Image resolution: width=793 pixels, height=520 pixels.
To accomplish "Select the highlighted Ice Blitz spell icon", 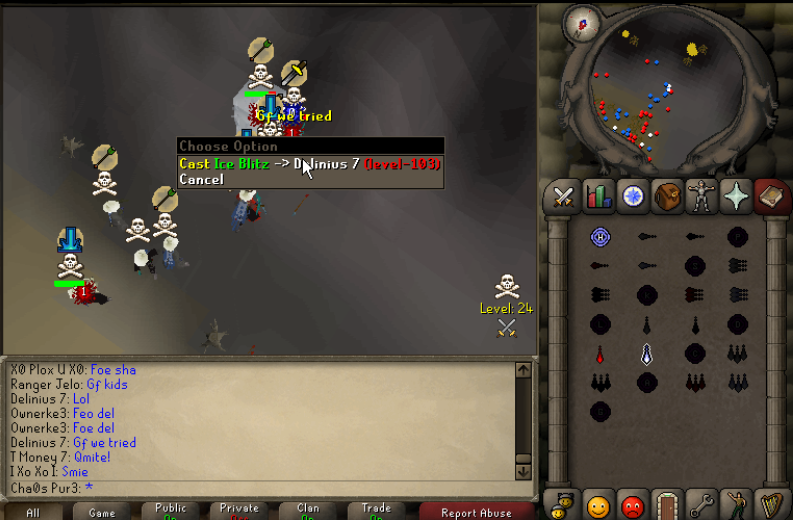I will point(648,353).
